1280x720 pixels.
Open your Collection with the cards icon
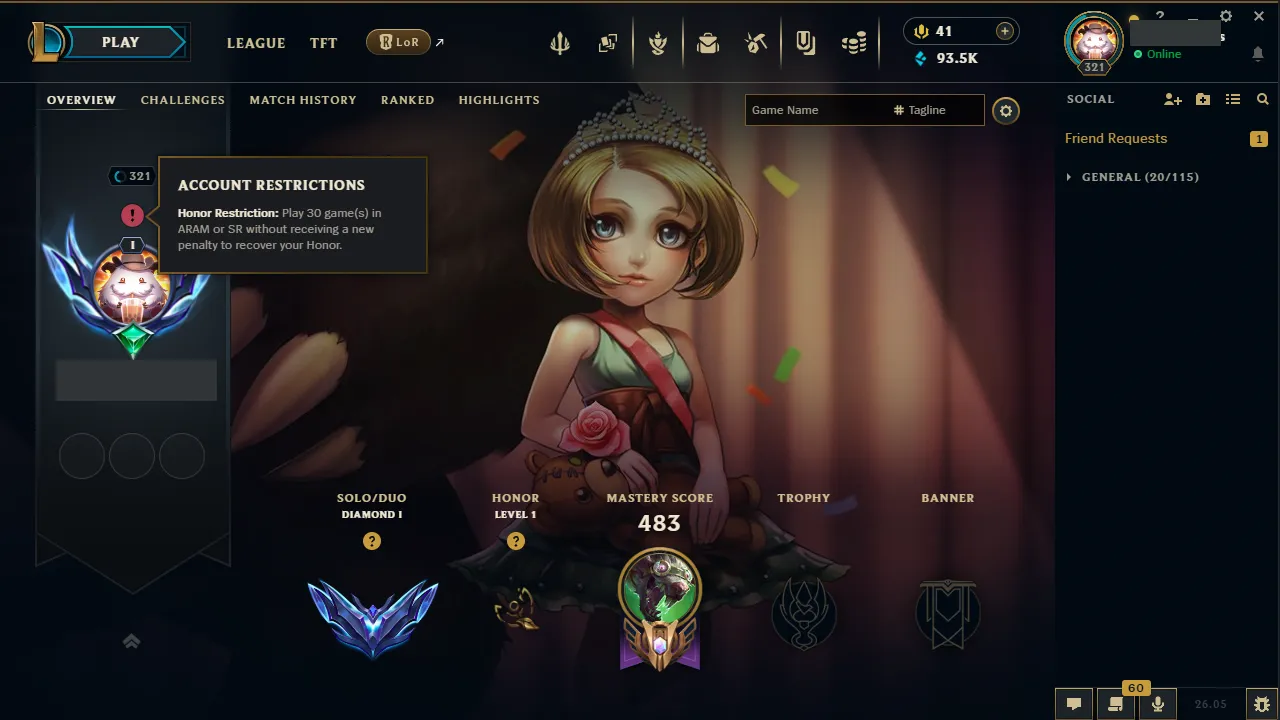click(607, 42)
